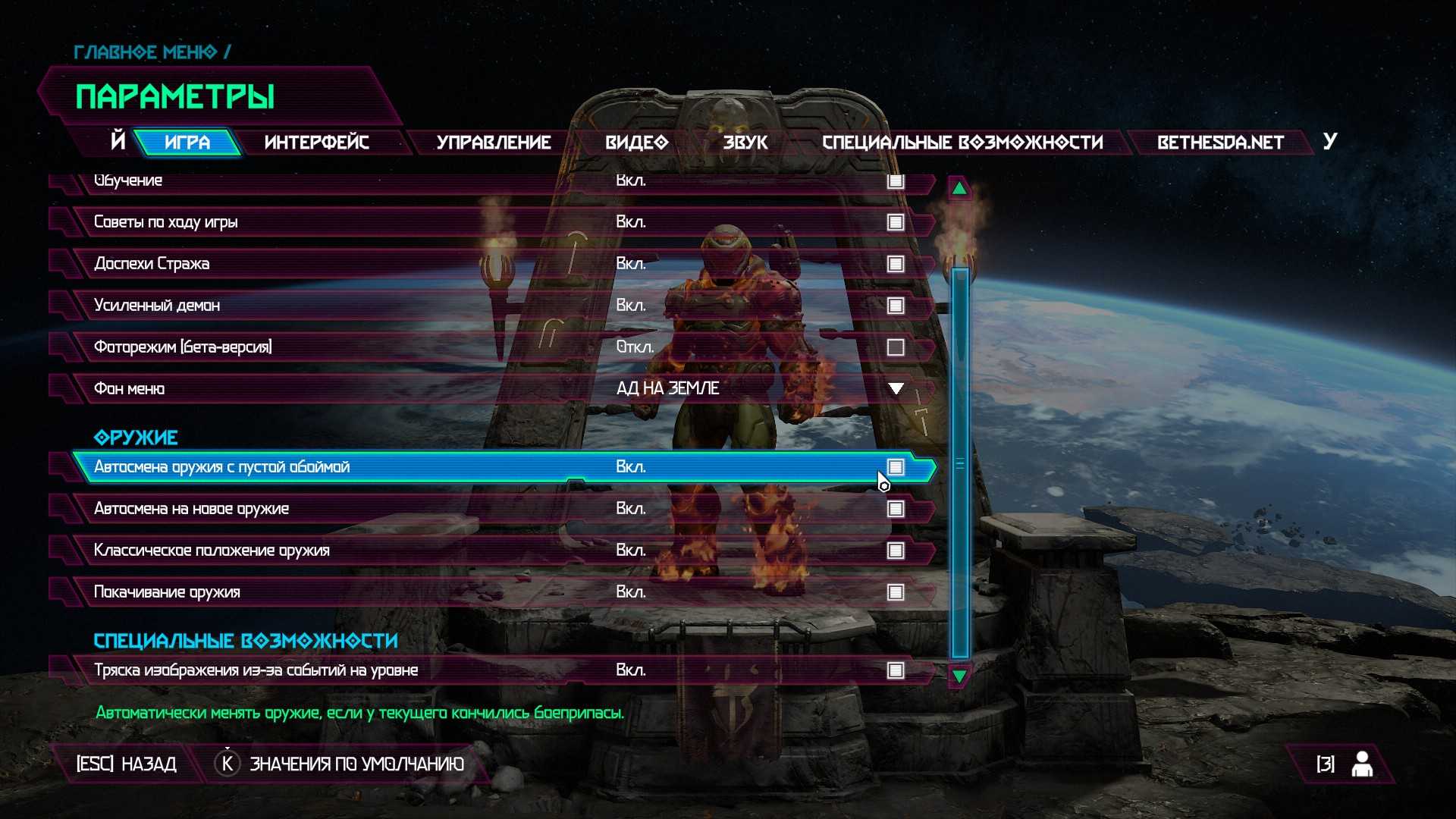This screenshot has width=1456, height=819.
Task: Turn off Покачивание оружия
Action: pyautogui.click(x=896, y=592)
